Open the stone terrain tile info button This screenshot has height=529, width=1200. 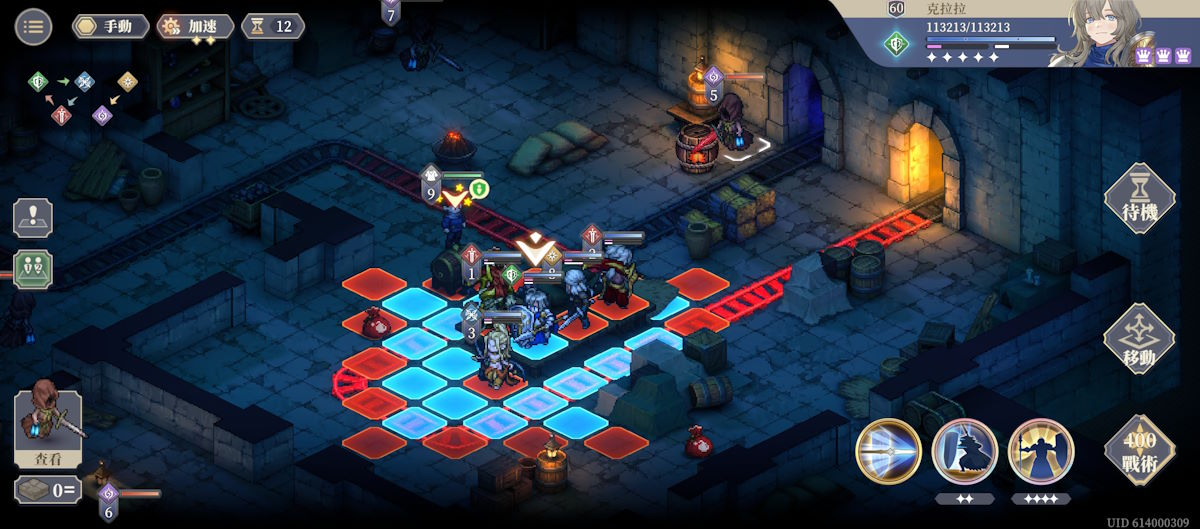point(47,490)
